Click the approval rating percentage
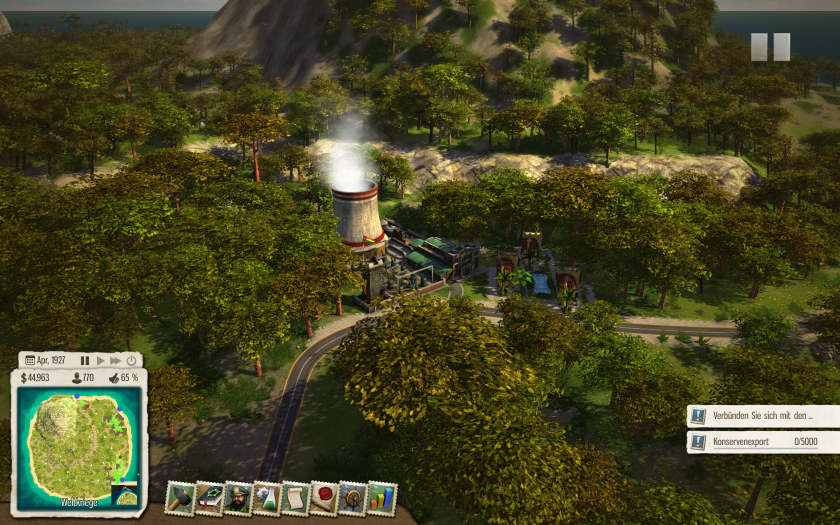The width and height of the screenshot is (840, 525). (123, 378)
